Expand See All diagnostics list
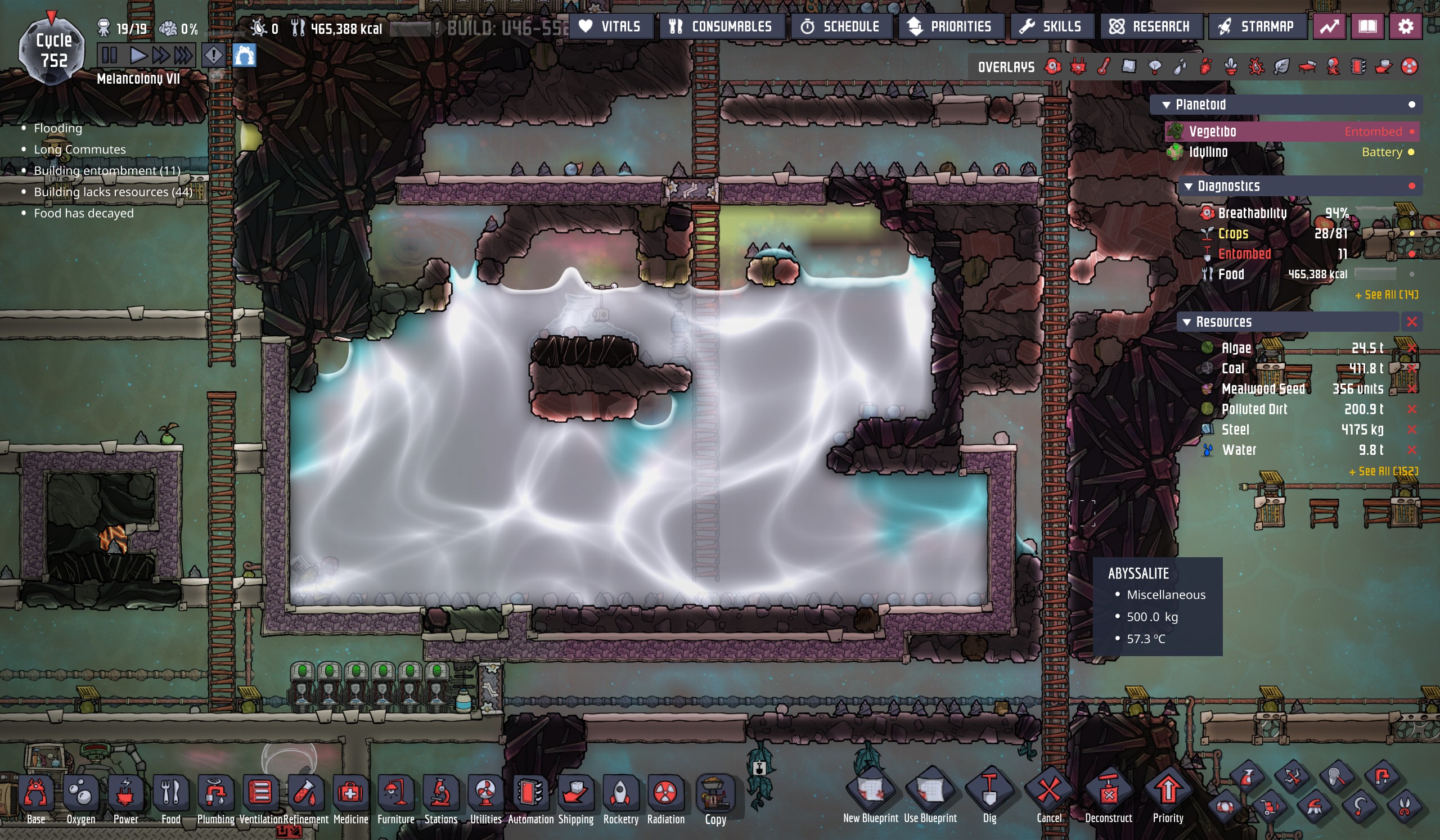The width and height of the screenshot is (1440, 840). click(1387, 295)
